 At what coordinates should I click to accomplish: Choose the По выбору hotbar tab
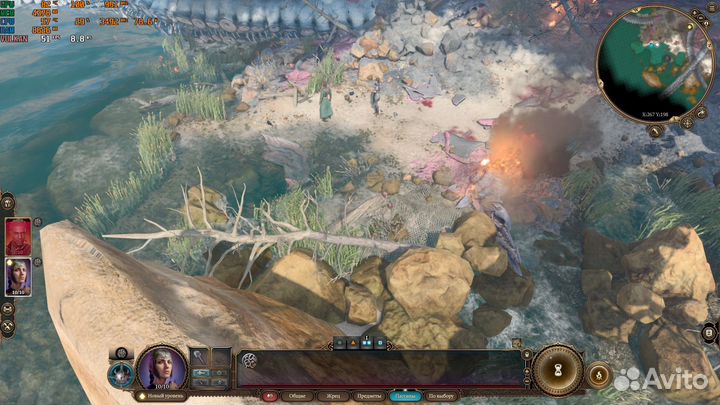[x=442, y=395]
